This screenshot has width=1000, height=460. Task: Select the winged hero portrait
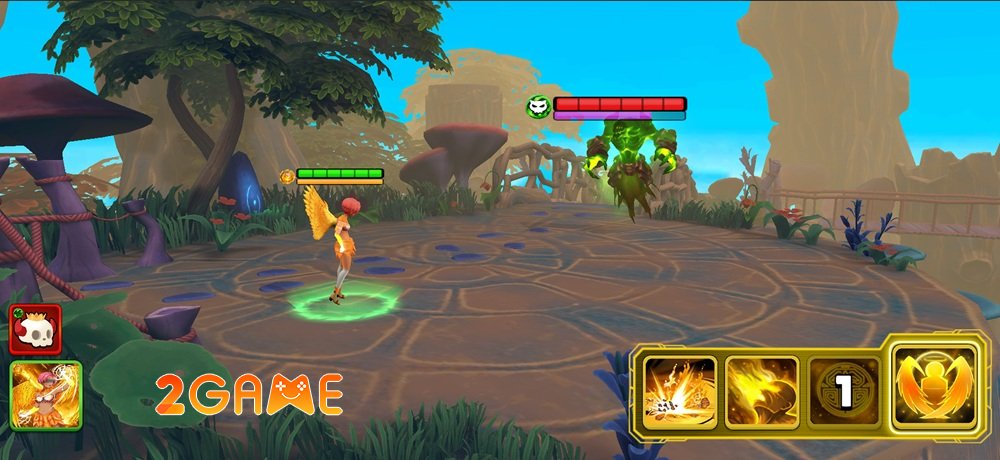pyautogui.click(x=45, y=395)
